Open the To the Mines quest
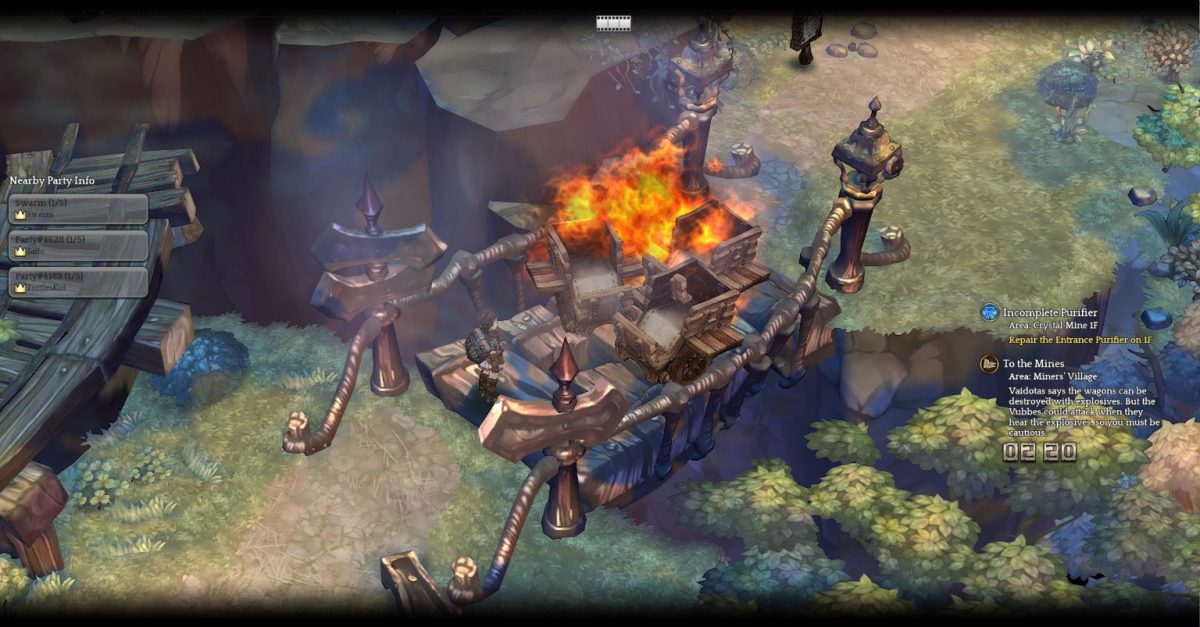The height and width of the screenshot is (627, 1200). pos(1034,364)
